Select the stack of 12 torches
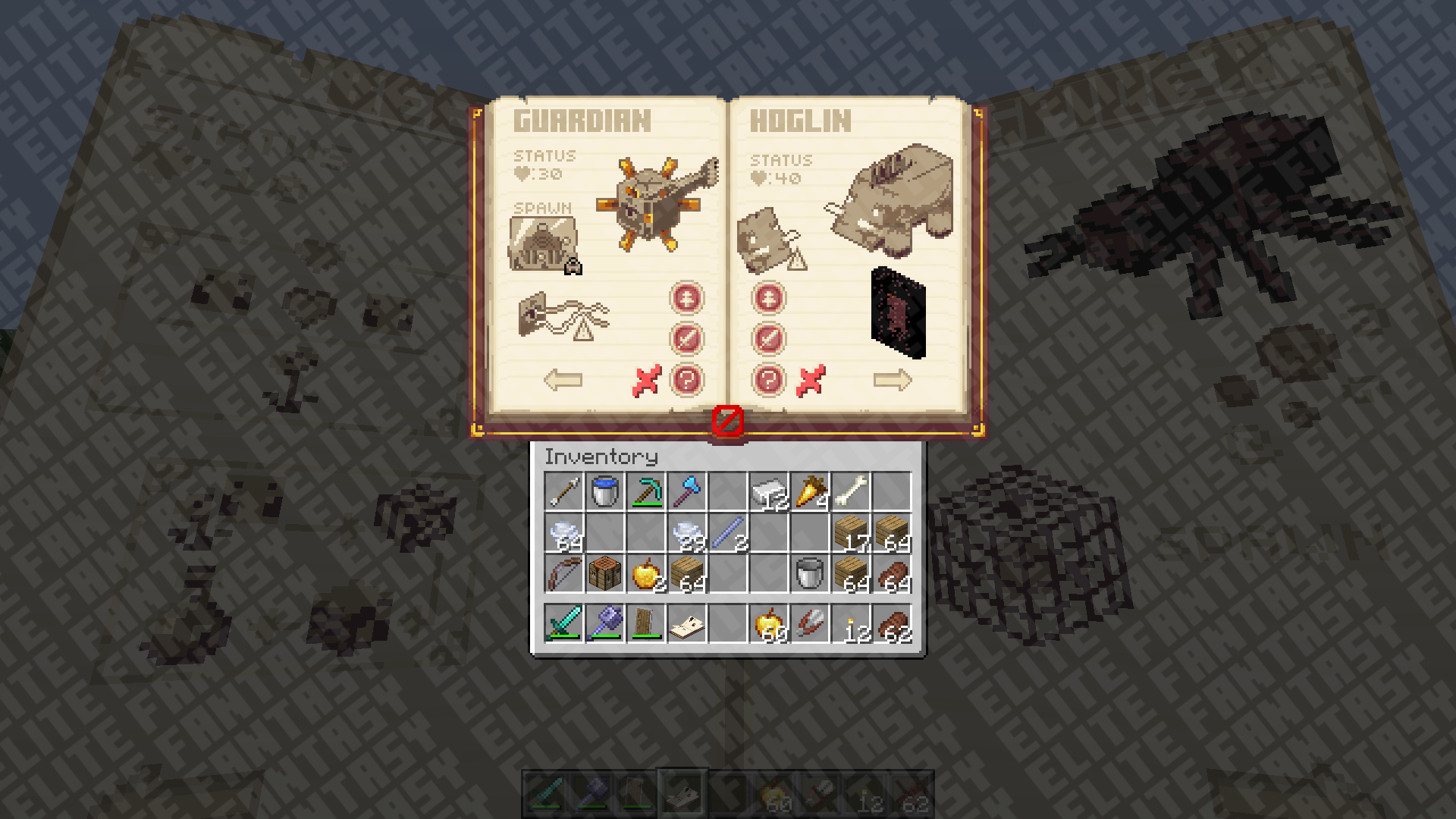 tap(851, 623)
